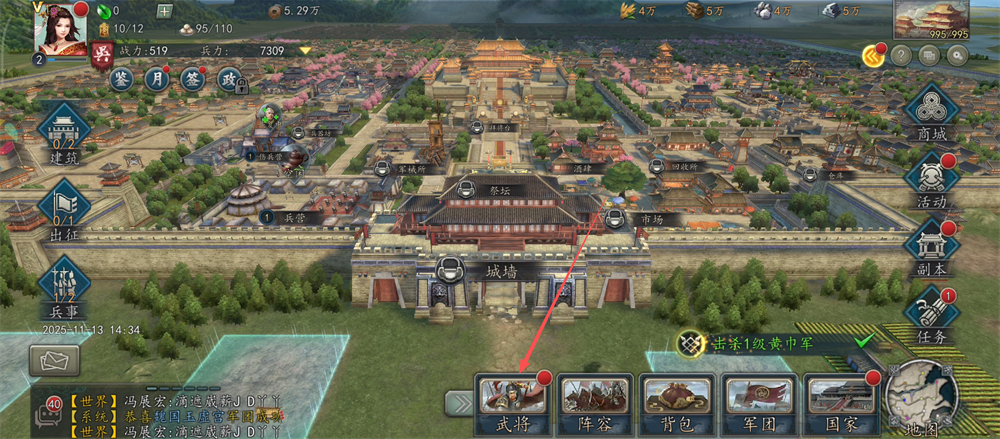Open the 月 monthly card icon

pos(157,79)
